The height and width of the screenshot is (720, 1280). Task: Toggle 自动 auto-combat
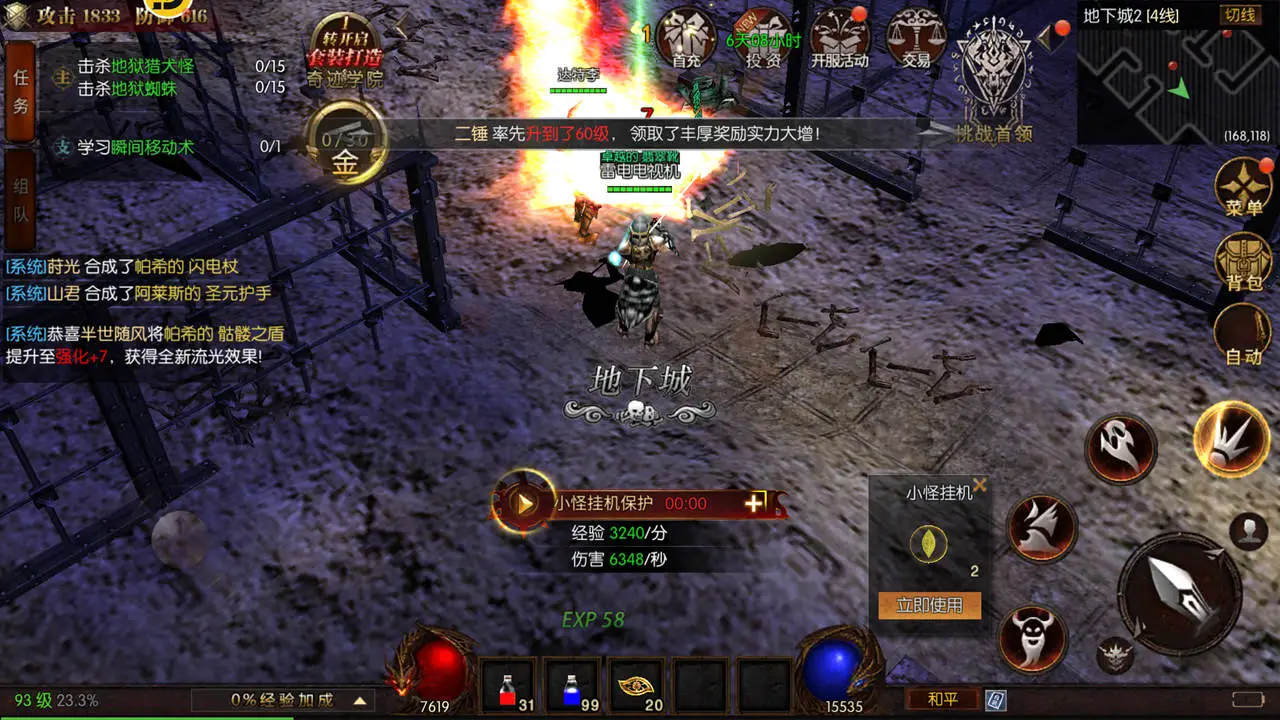[1243, 335]
